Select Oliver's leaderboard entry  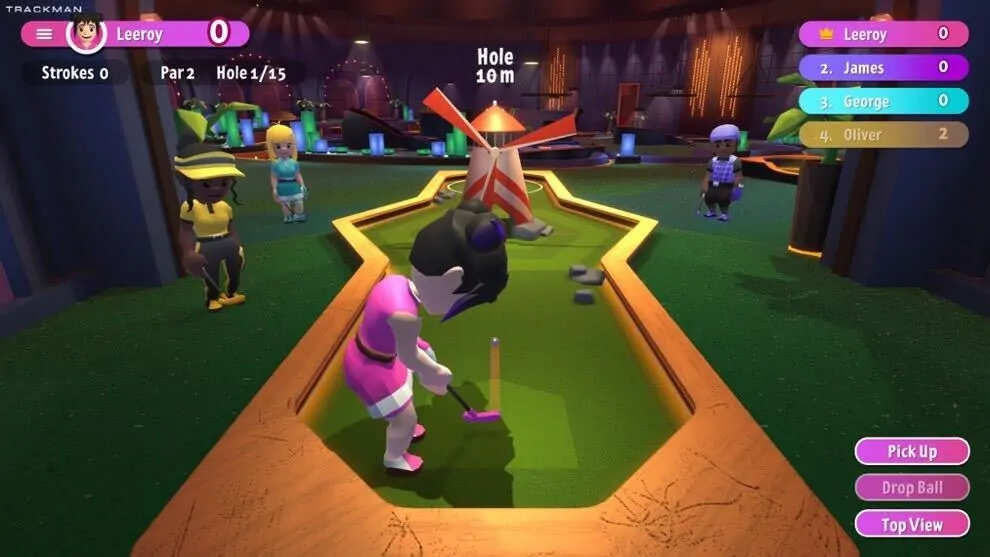[883, 135]
